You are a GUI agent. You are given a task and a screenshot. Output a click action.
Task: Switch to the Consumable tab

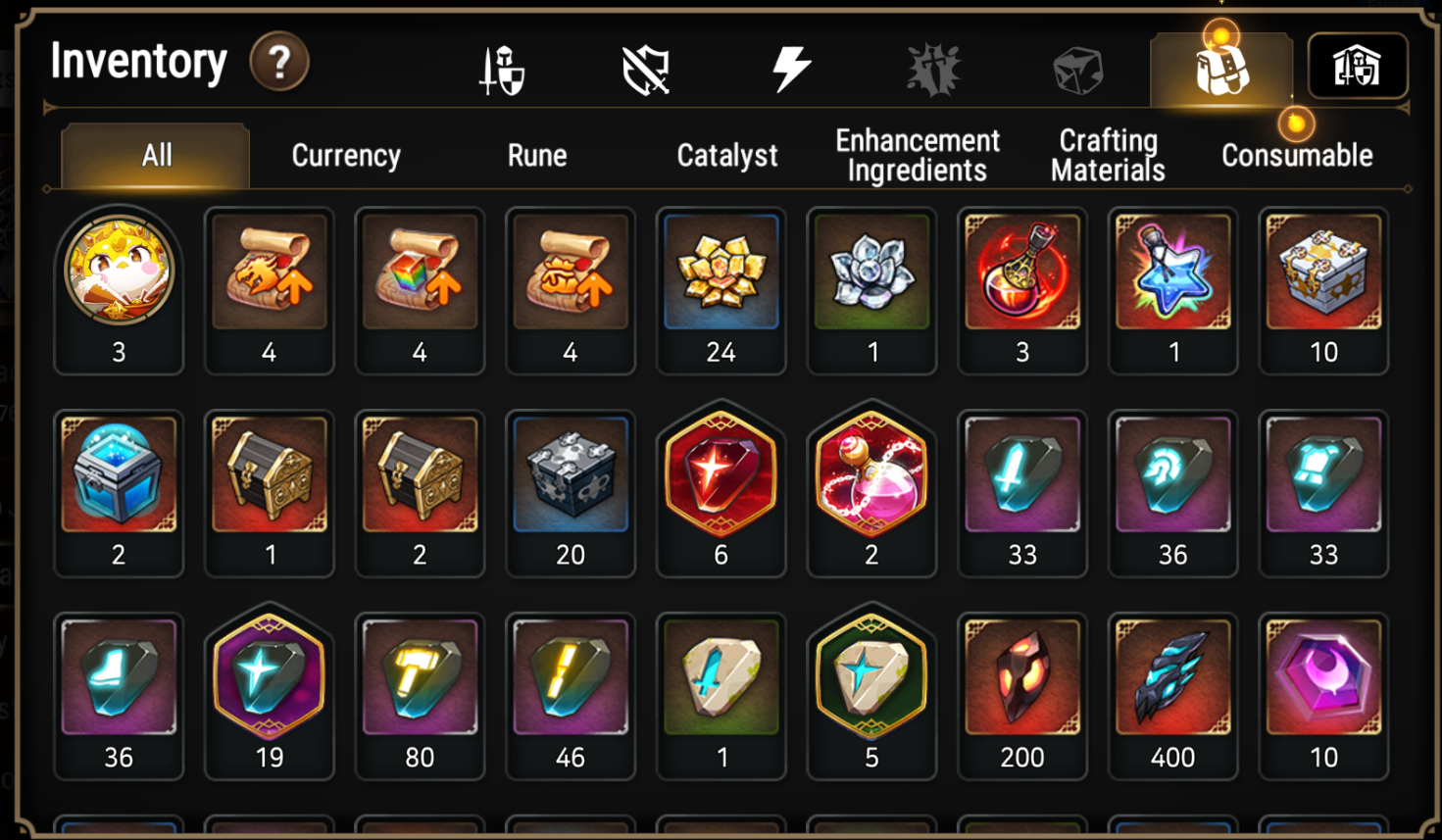(1296, 154)
